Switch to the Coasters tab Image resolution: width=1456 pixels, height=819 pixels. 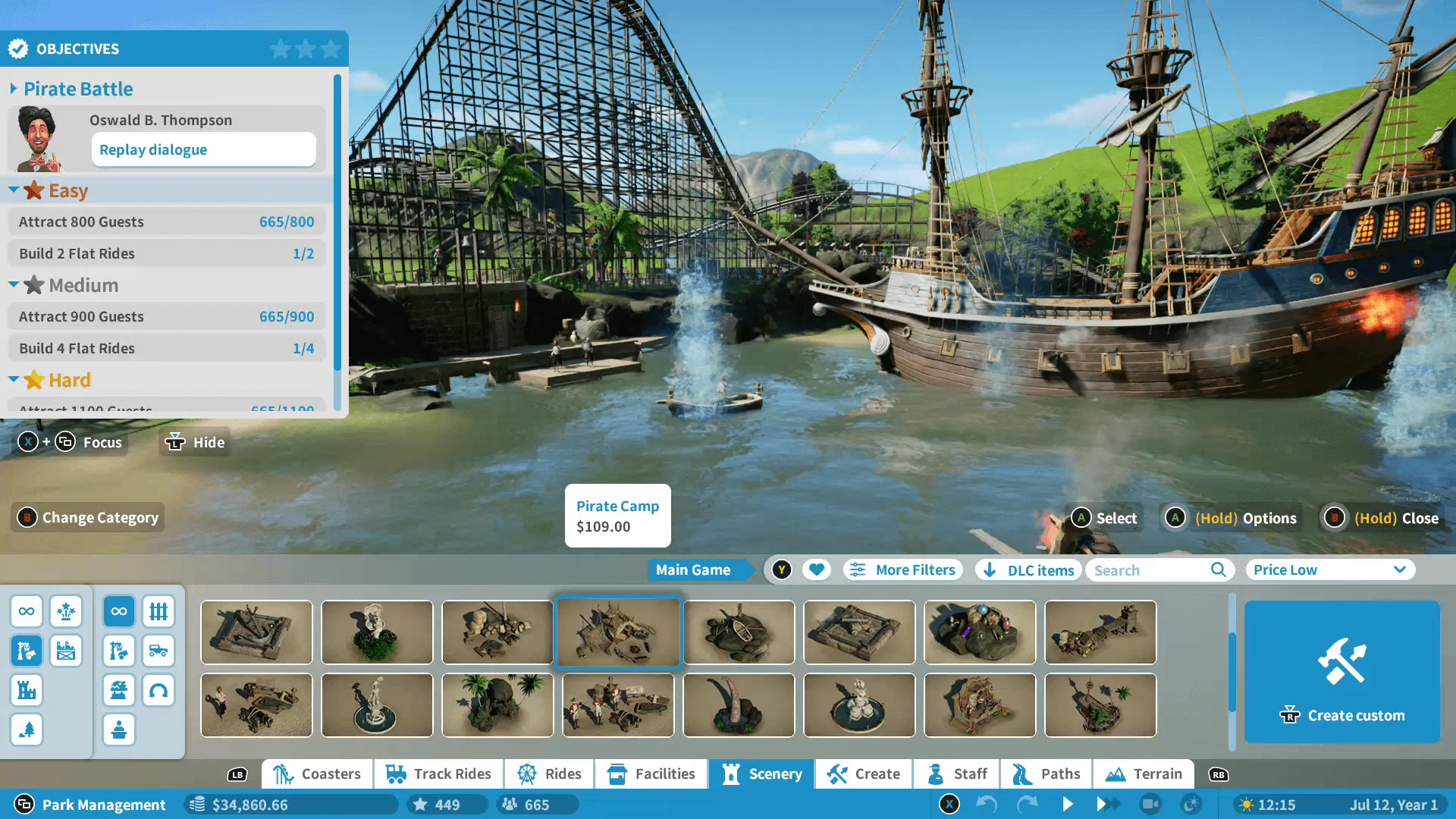click(317, 773)
